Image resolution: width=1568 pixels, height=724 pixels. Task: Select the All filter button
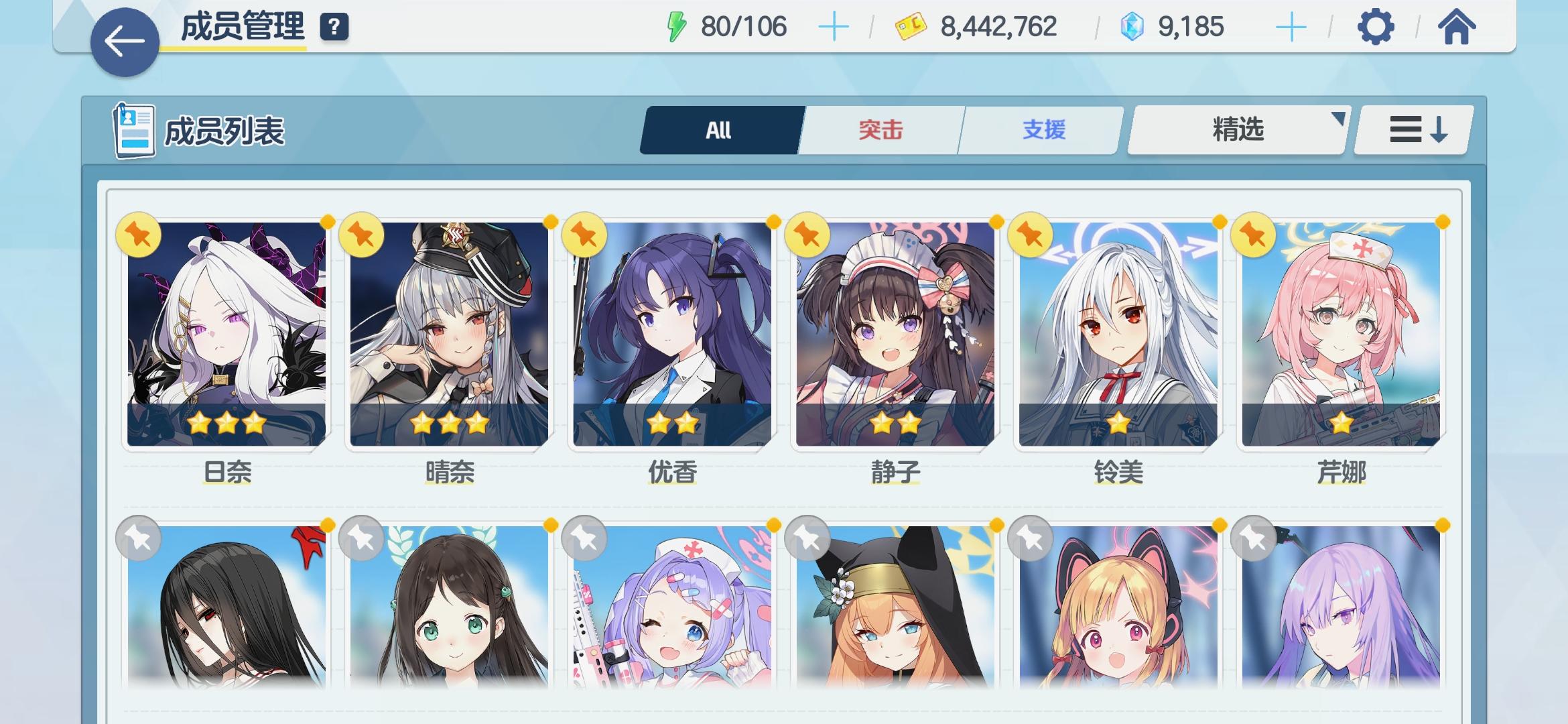720,130
